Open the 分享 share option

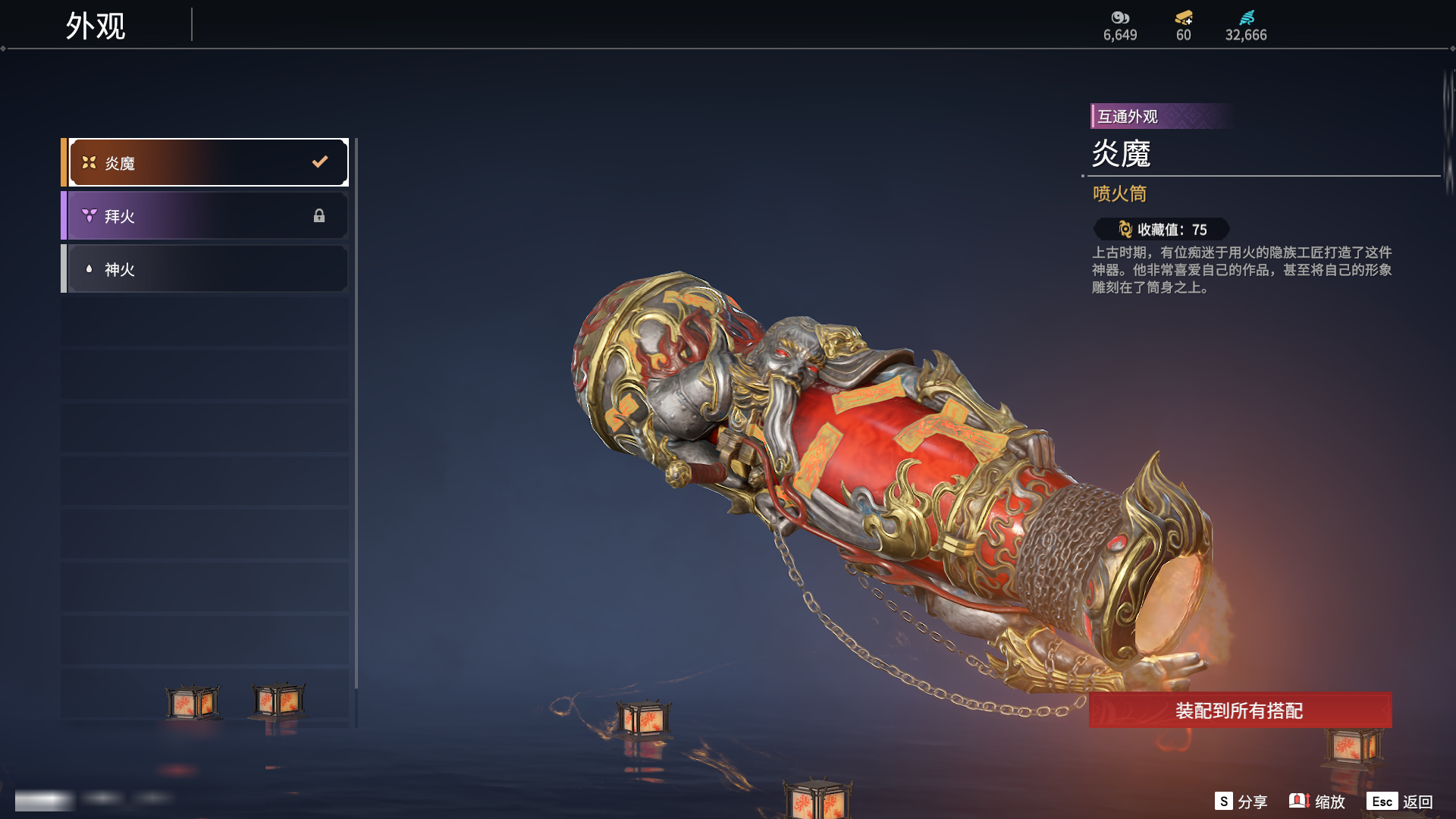tap(1241, 802)
